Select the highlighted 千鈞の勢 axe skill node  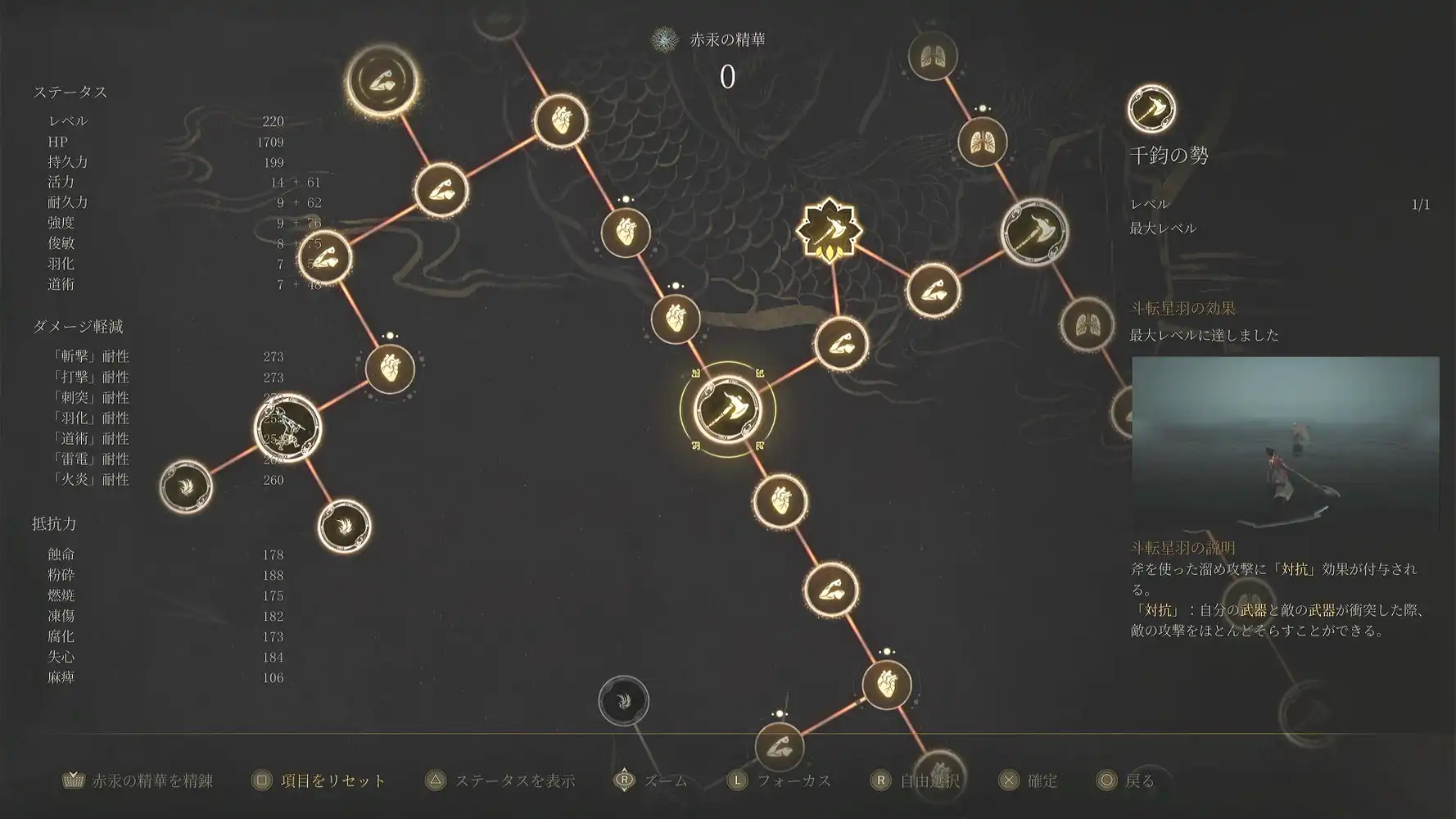[727, 414]
